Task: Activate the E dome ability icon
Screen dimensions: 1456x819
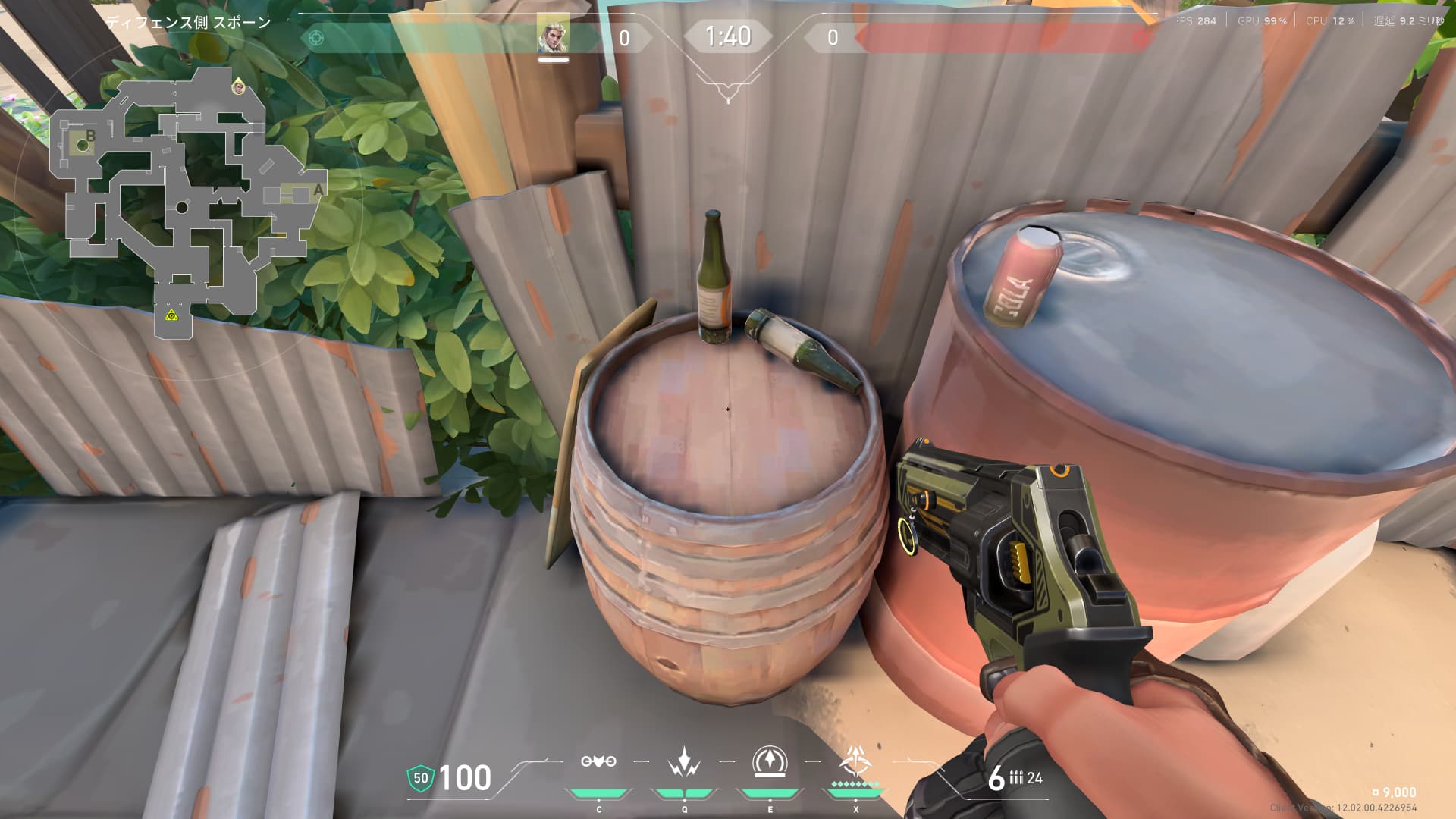Action: 770,762
